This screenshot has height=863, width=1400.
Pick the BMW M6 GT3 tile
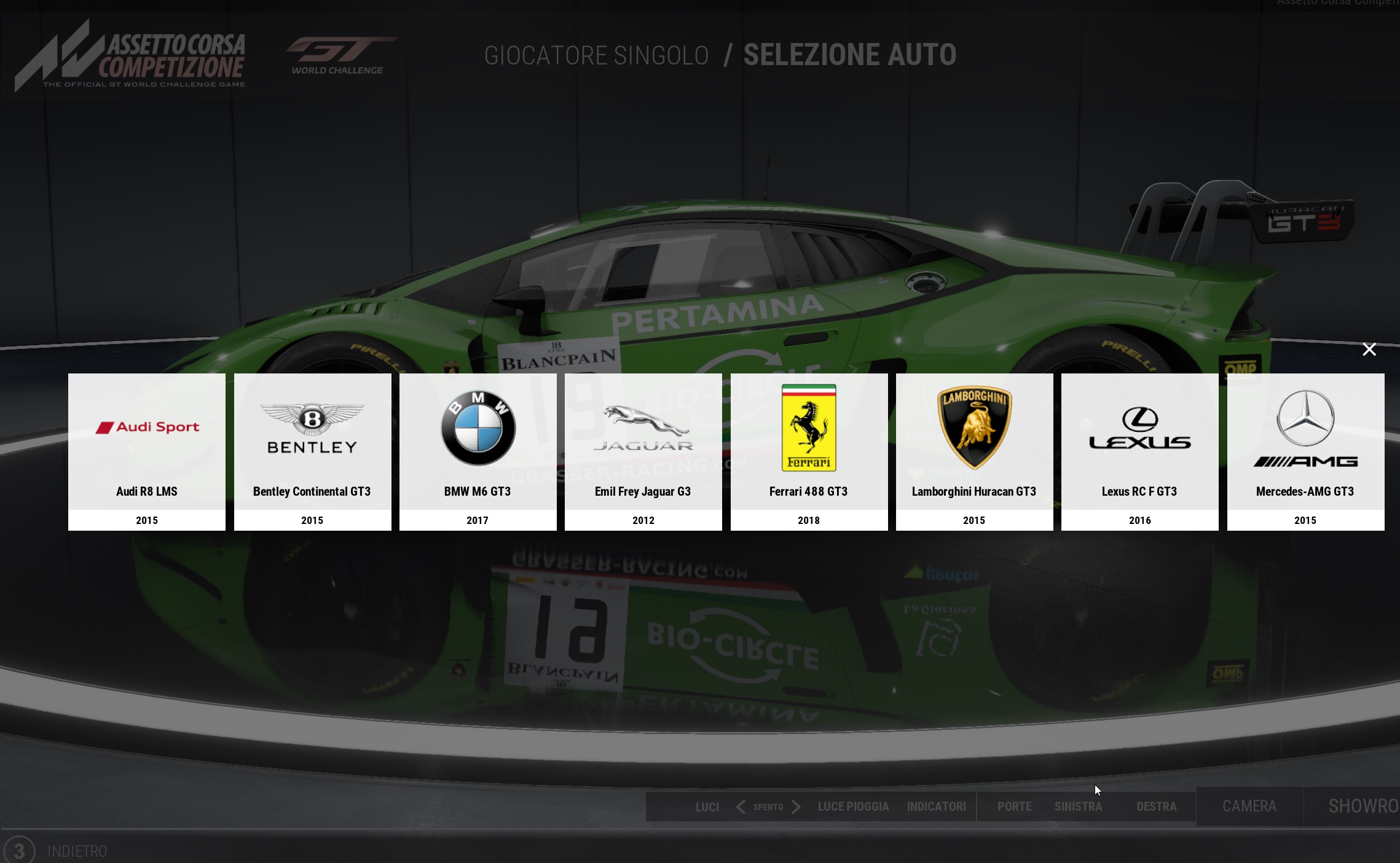tap(478, 451)
